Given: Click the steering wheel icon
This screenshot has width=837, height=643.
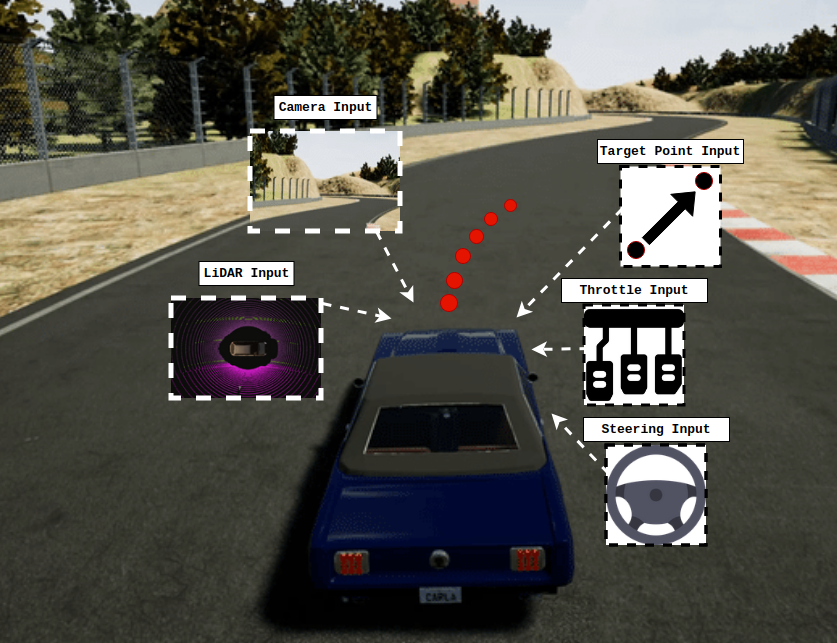Looking at the screenshot, I should 656,495.
